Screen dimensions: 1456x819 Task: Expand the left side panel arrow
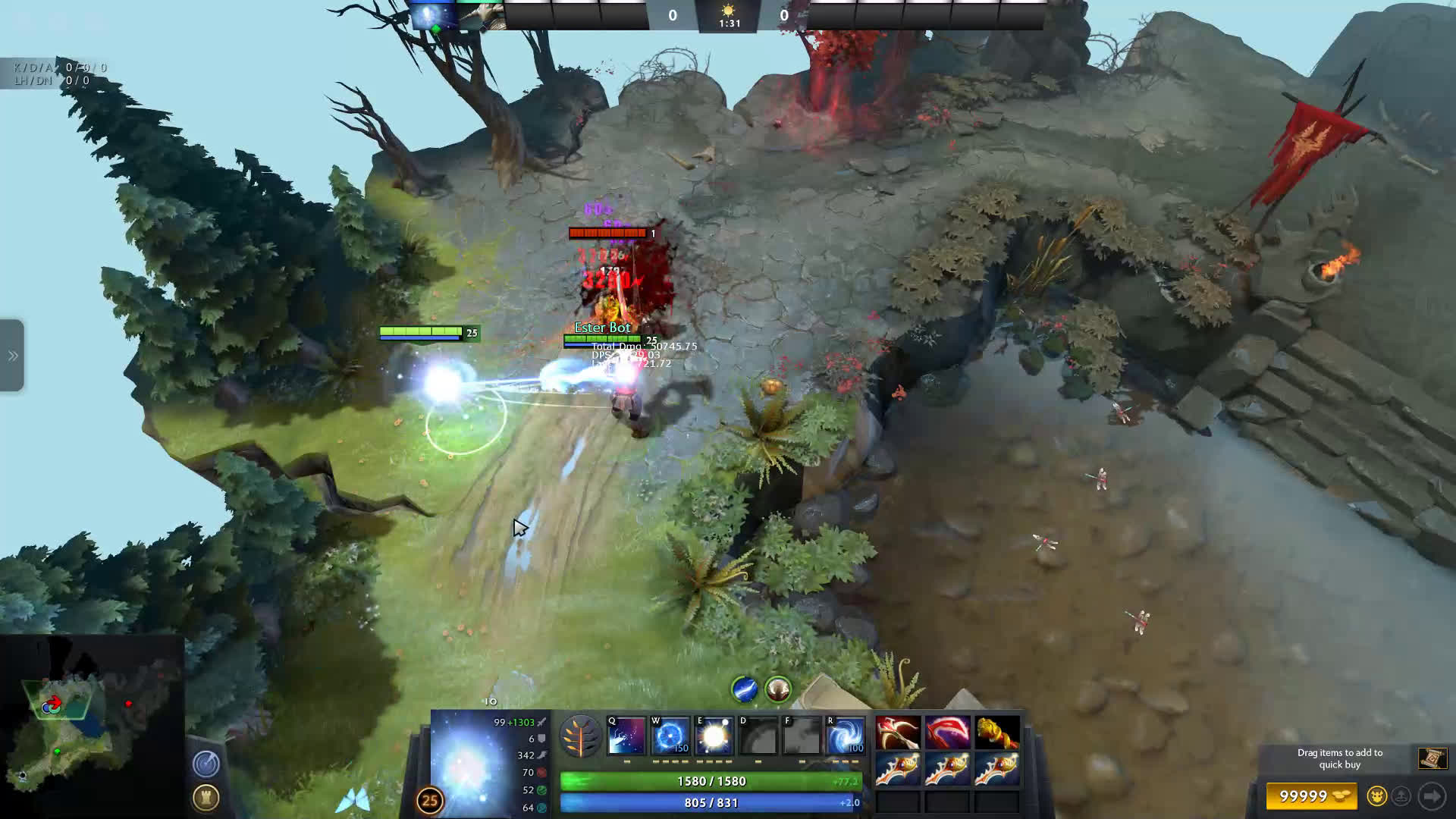coord(13,356)
